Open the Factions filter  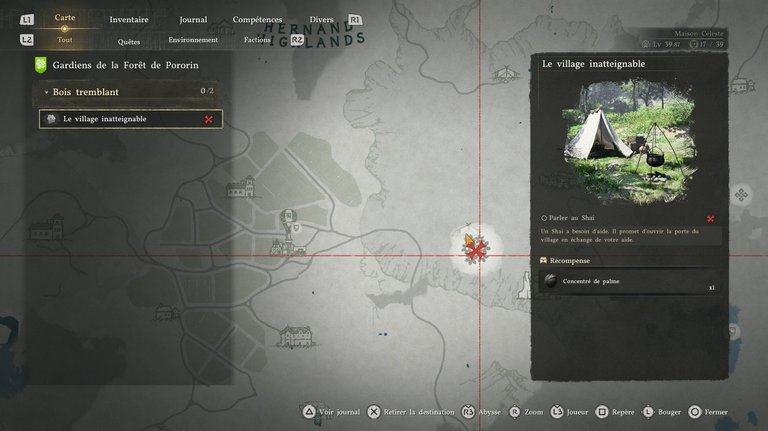click(257, 41)
